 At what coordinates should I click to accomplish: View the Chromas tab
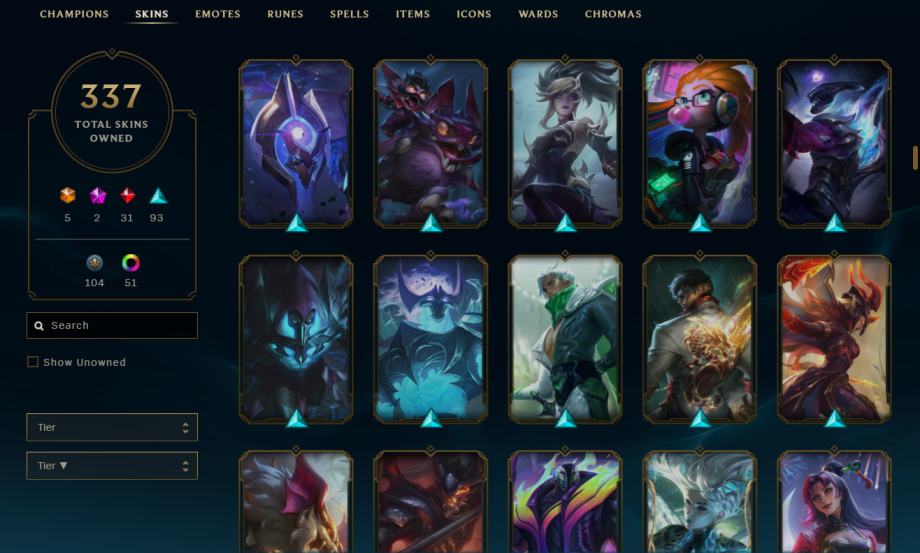pos(613,15)
